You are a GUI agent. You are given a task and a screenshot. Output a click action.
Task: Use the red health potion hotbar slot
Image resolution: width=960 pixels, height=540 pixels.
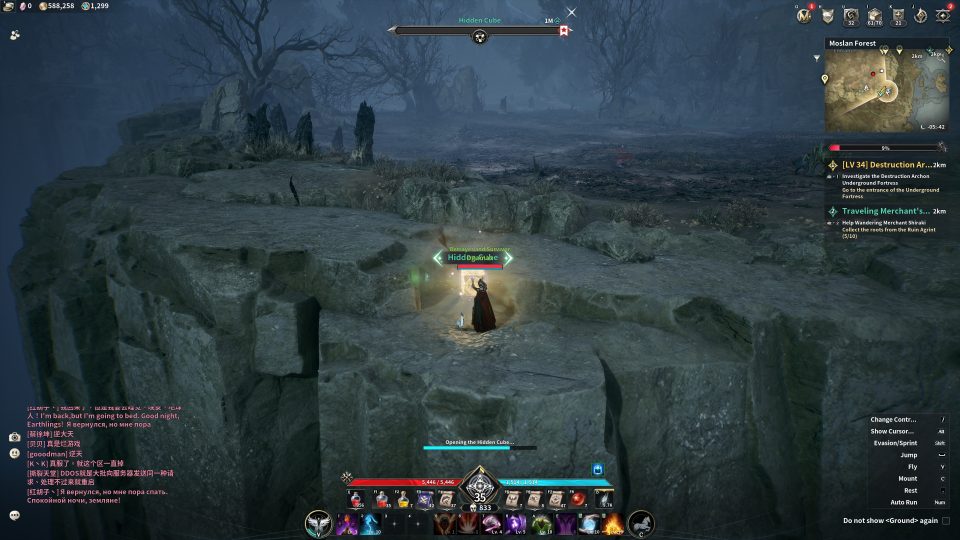[x=356, y=499]
